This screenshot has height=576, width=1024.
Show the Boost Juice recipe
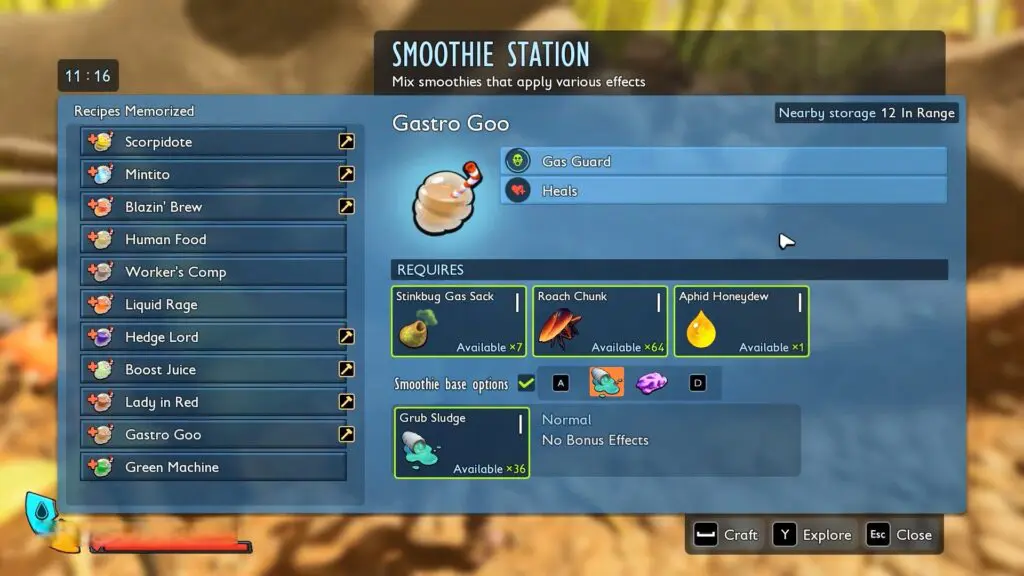click(x=213, y=370)
